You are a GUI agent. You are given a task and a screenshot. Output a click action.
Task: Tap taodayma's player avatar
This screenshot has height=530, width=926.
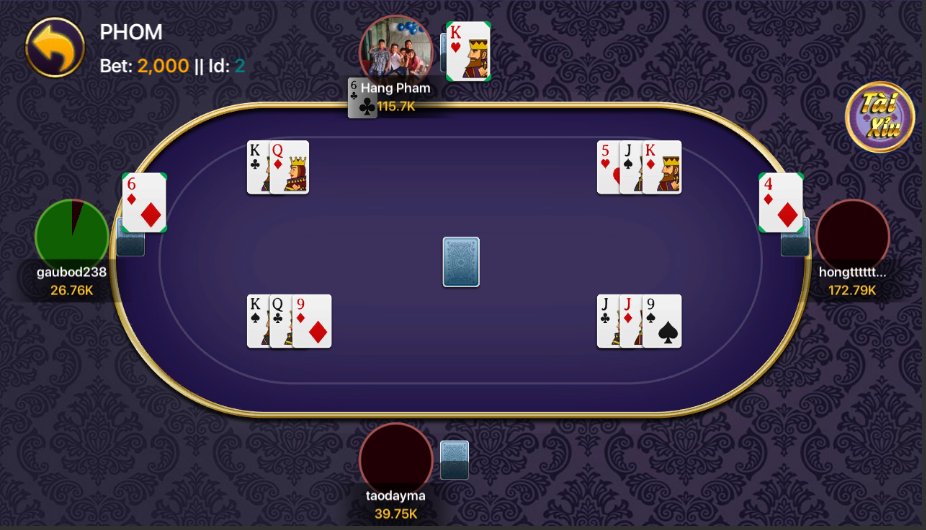click(396, 459)
